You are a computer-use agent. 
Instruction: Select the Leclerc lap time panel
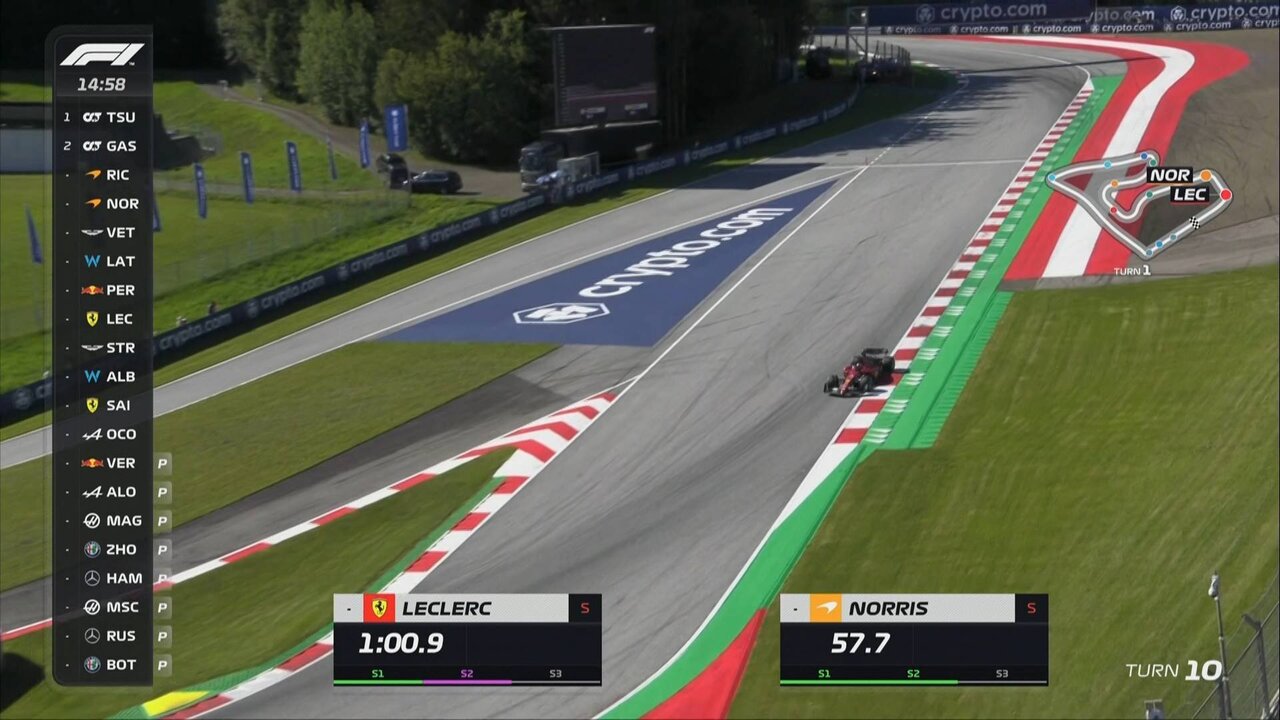click(467, 639)
